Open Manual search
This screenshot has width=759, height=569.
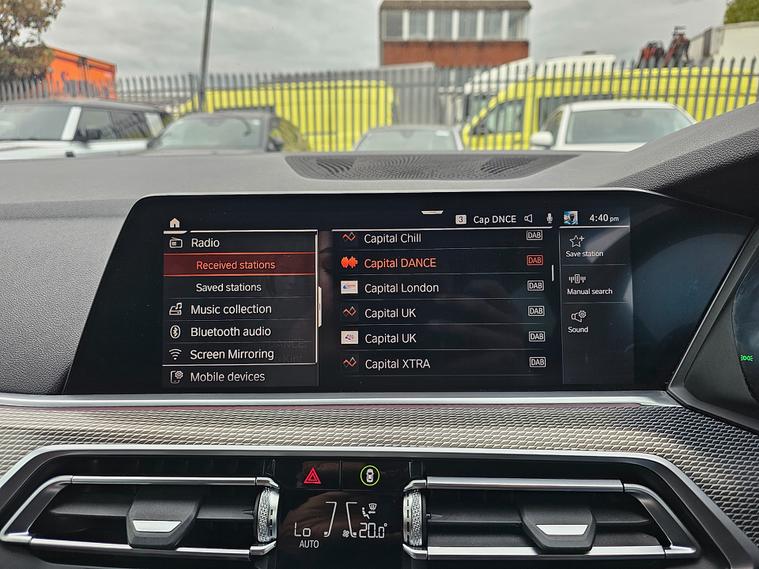[x=588, y=285]
